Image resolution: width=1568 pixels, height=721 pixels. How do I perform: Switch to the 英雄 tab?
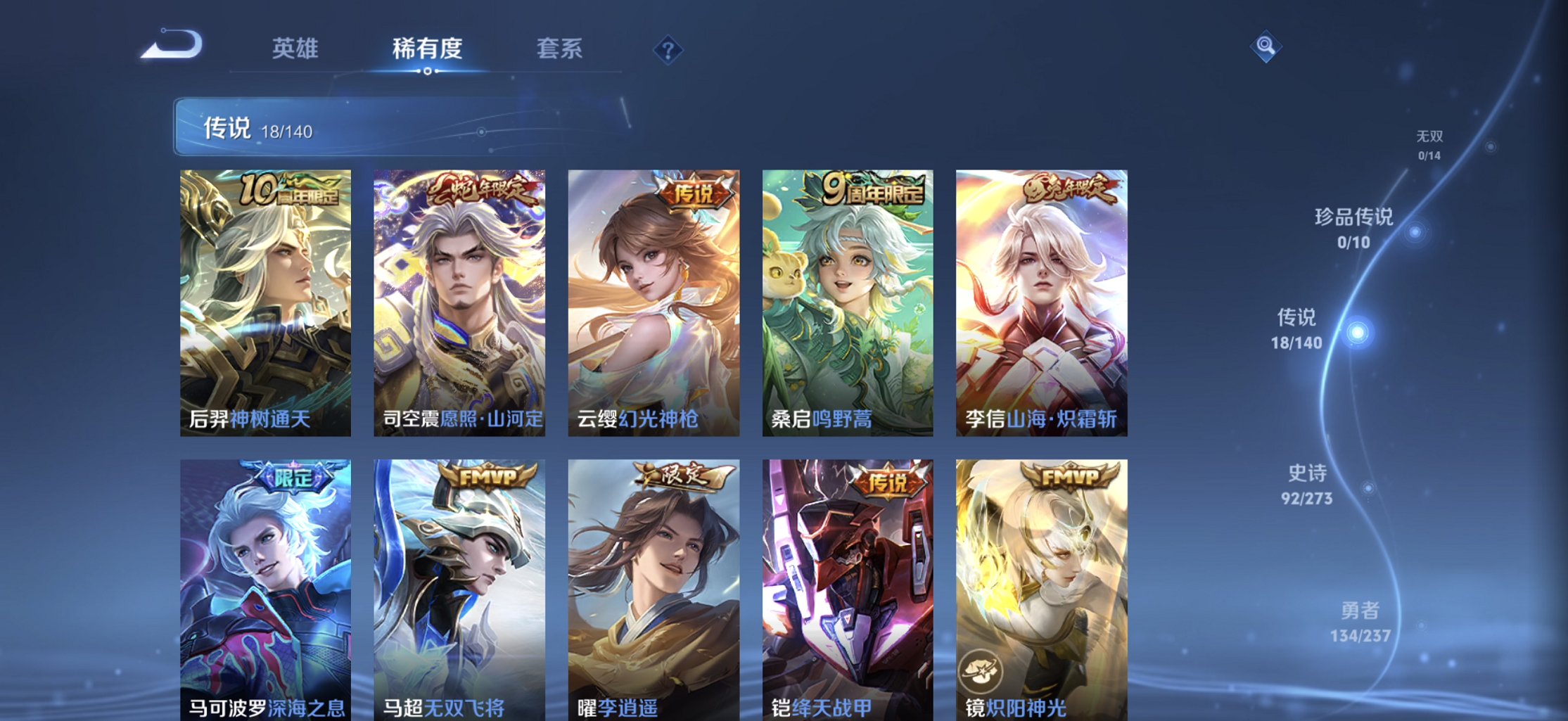[295, 49]
